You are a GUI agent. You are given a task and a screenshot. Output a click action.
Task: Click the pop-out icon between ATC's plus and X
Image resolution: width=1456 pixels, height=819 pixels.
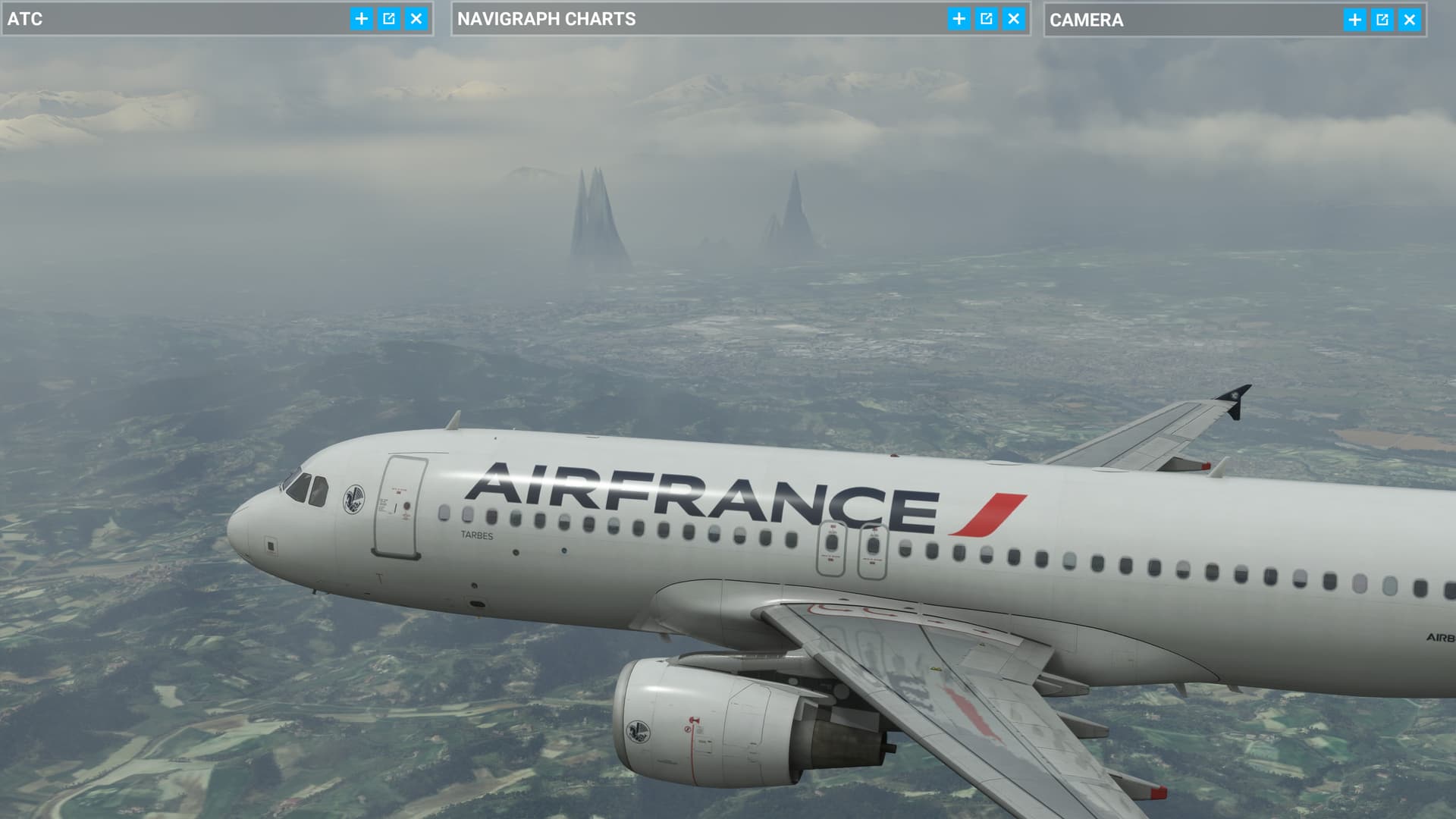[x=389, y=20]
